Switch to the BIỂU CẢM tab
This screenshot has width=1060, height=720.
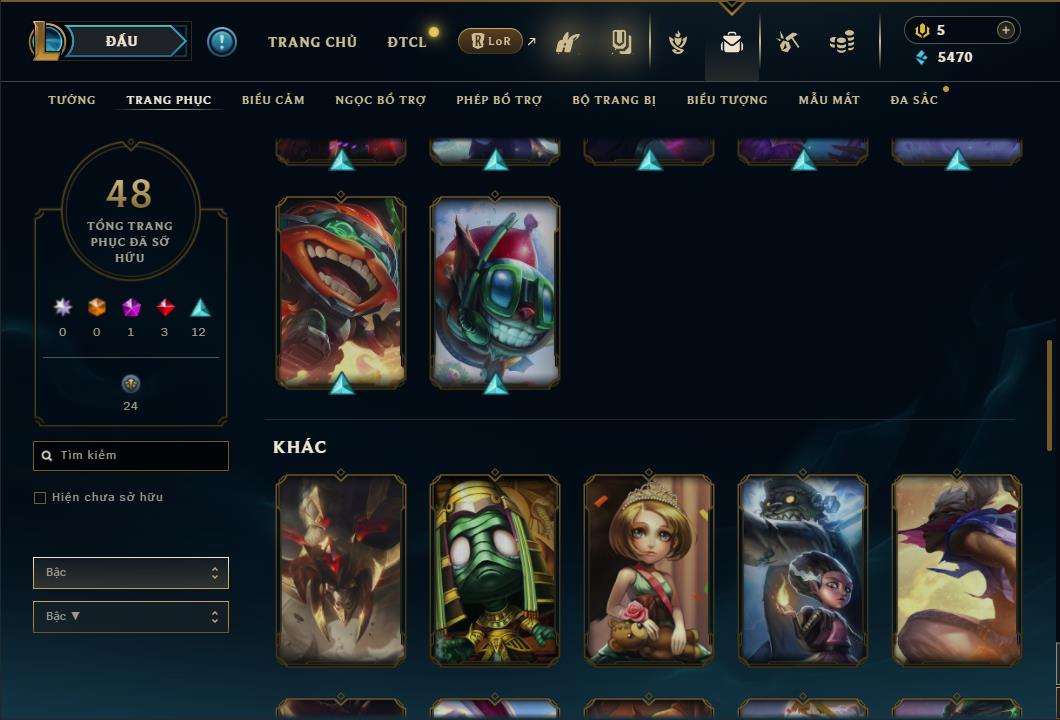click(273, 100)
